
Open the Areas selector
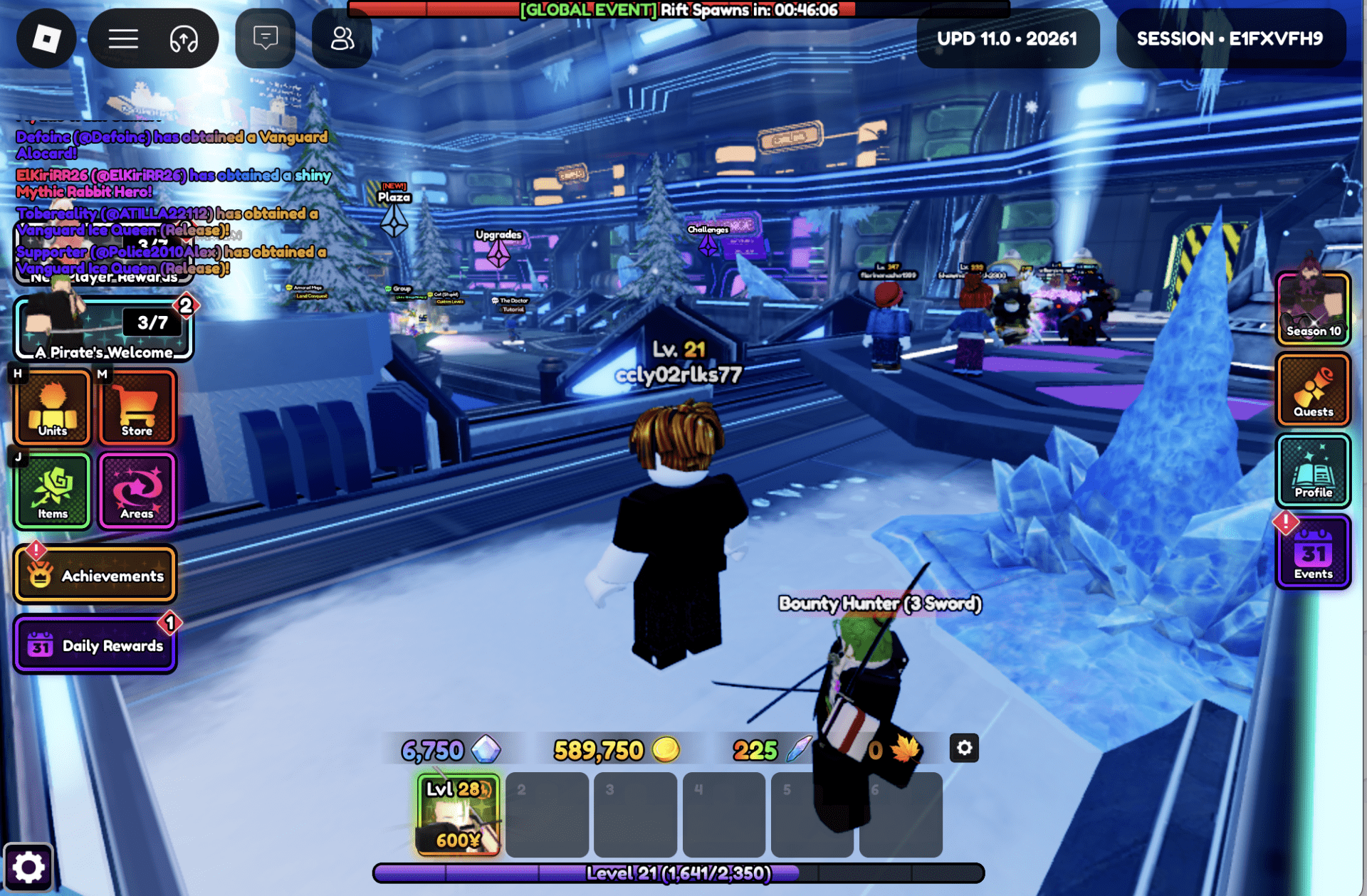click(137, 490)
